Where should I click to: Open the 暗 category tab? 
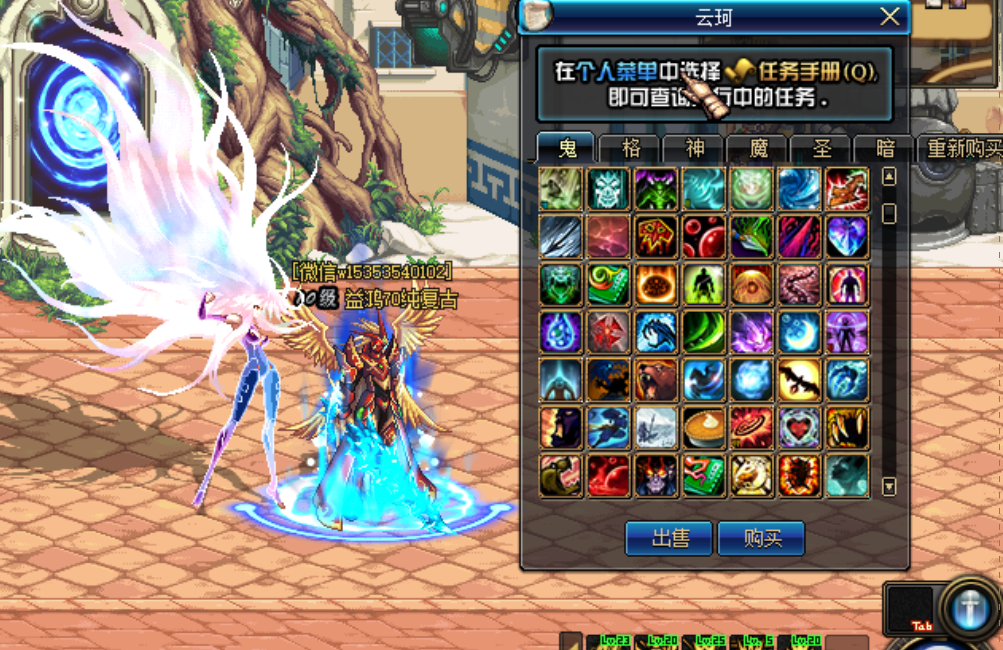885,149
